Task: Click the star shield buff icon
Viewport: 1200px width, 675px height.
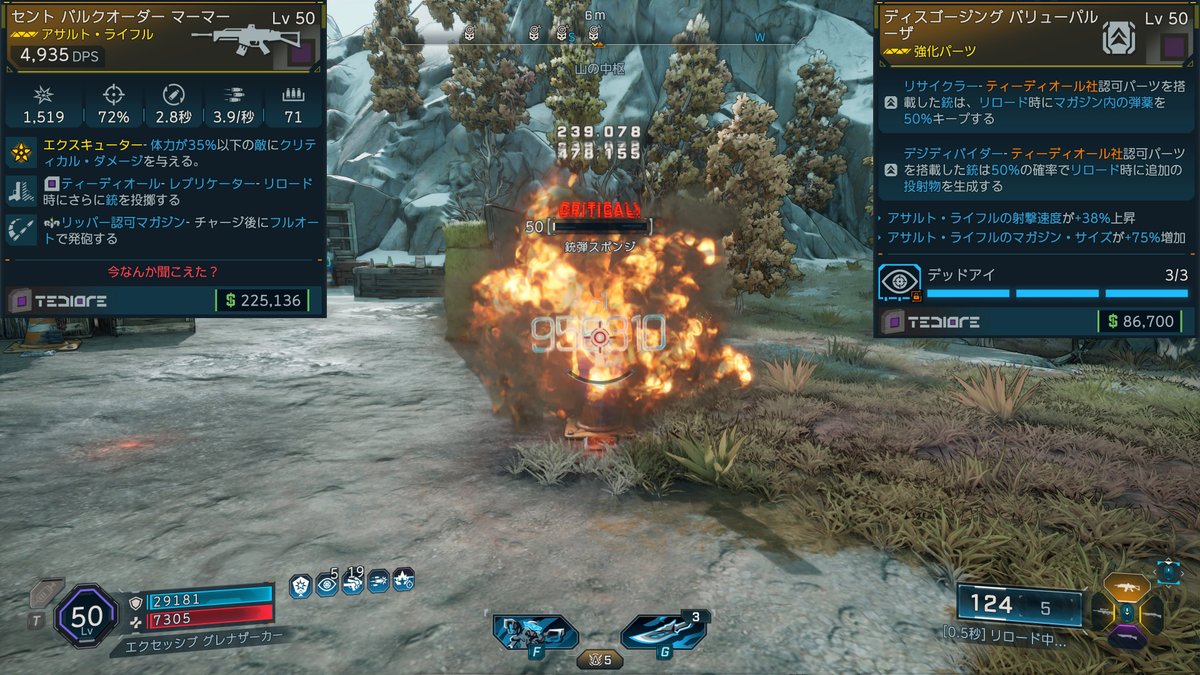Action: pyautogui.click(x=300, y=585)
